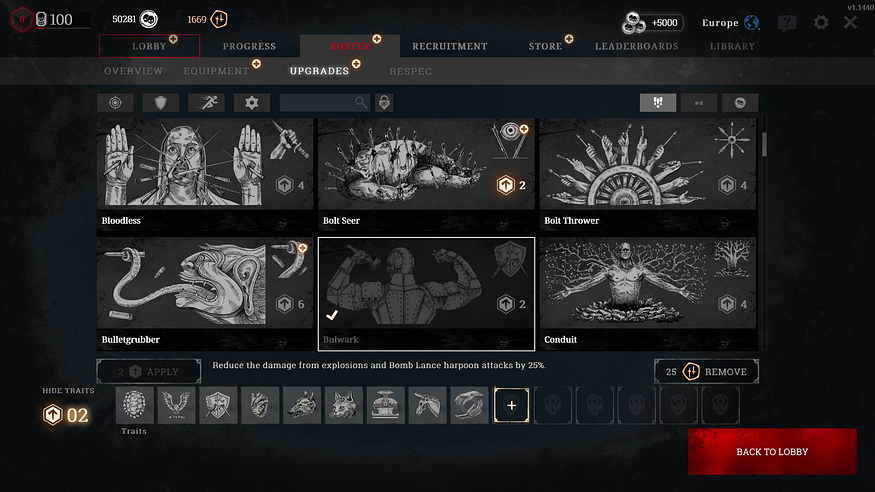This screenshot has height=492, width=875.
Task: View the Leaderboards tab
Action: (636, 46)
